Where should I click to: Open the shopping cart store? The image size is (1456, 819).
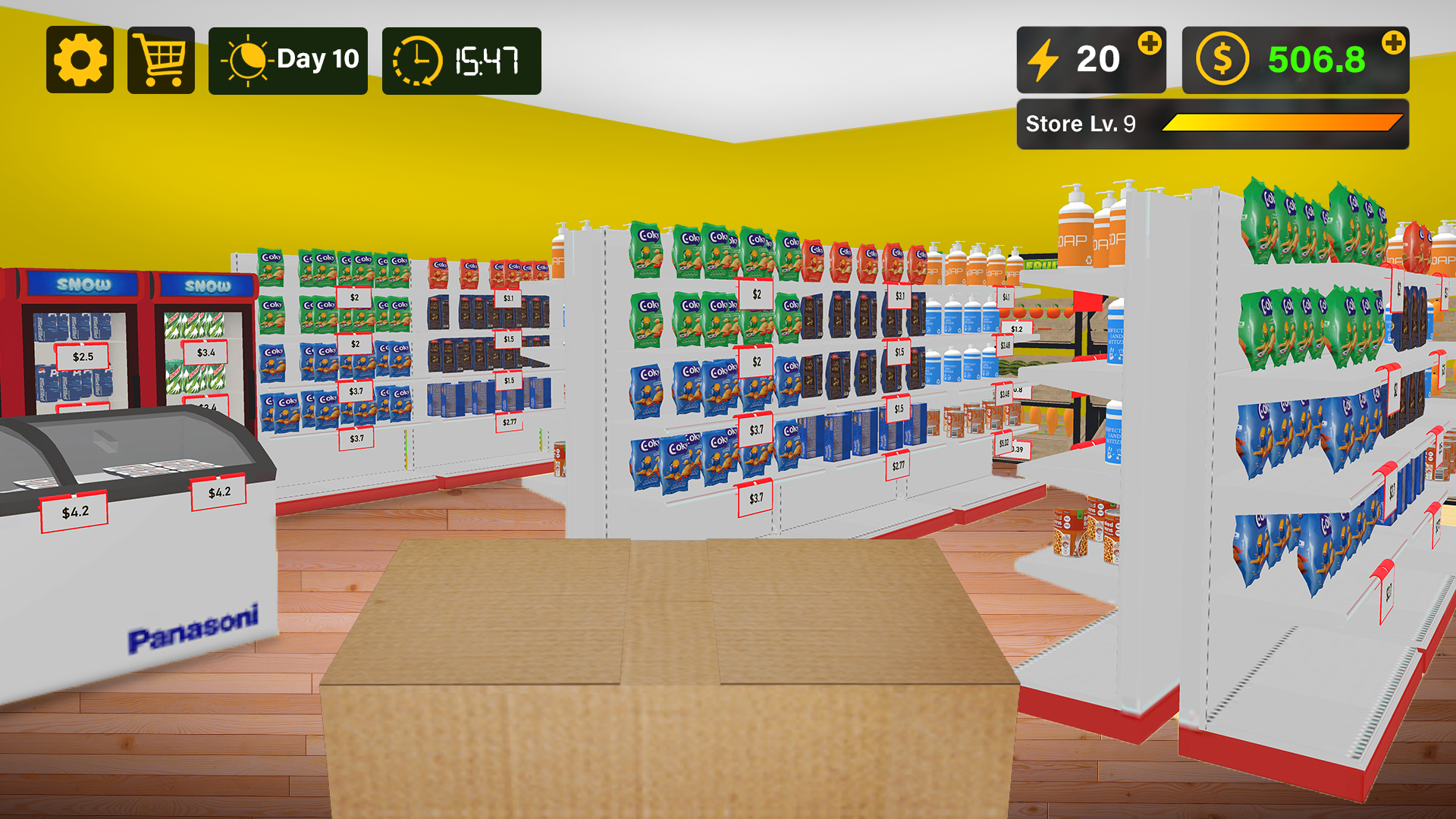[159, 60]
